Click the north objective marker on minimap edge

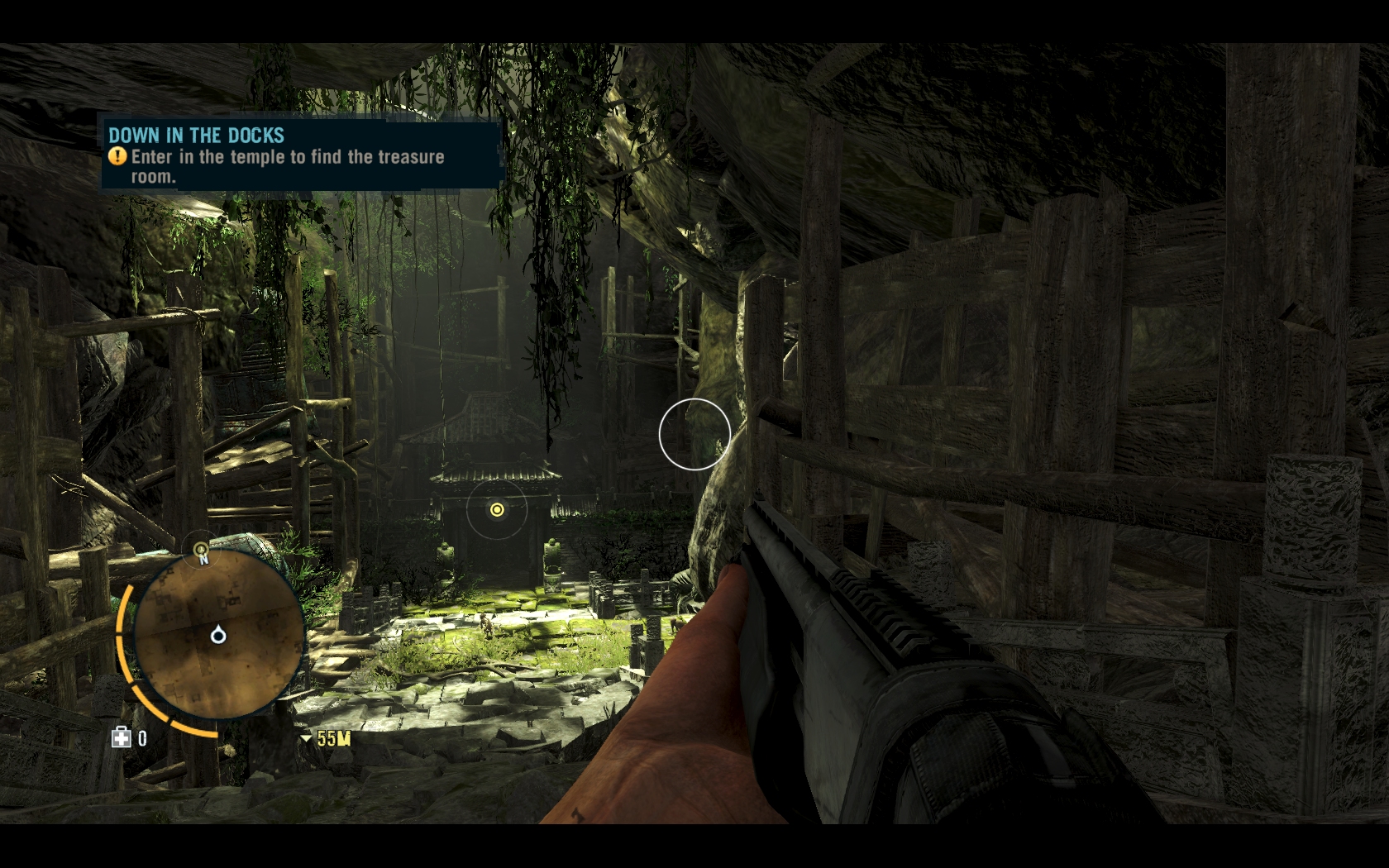(x=201, y=549)
